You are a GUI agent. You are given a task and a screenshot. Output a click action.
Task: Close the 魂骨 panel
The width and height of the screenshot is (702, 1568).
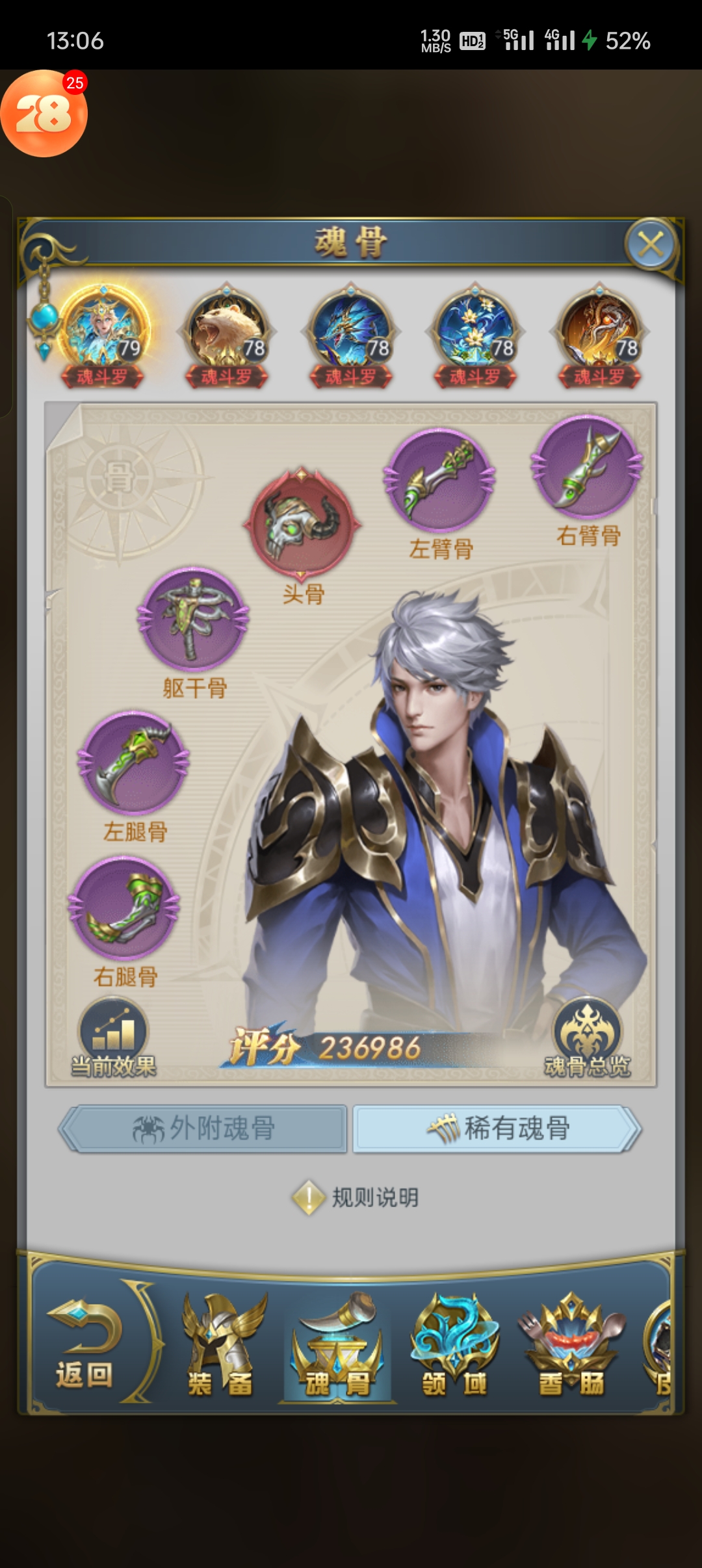pyautogui.click(x=651, y=245)
